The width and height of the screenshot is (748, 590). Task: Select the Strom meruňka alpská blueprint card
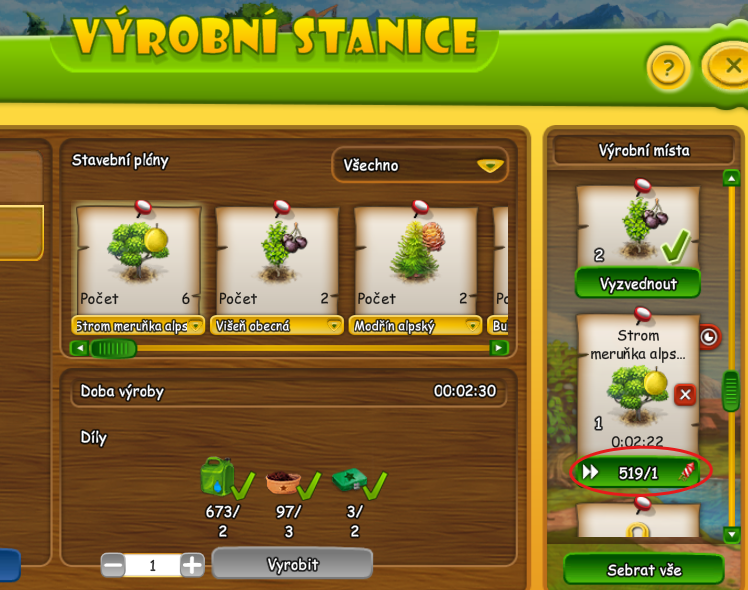coord(139,260)
